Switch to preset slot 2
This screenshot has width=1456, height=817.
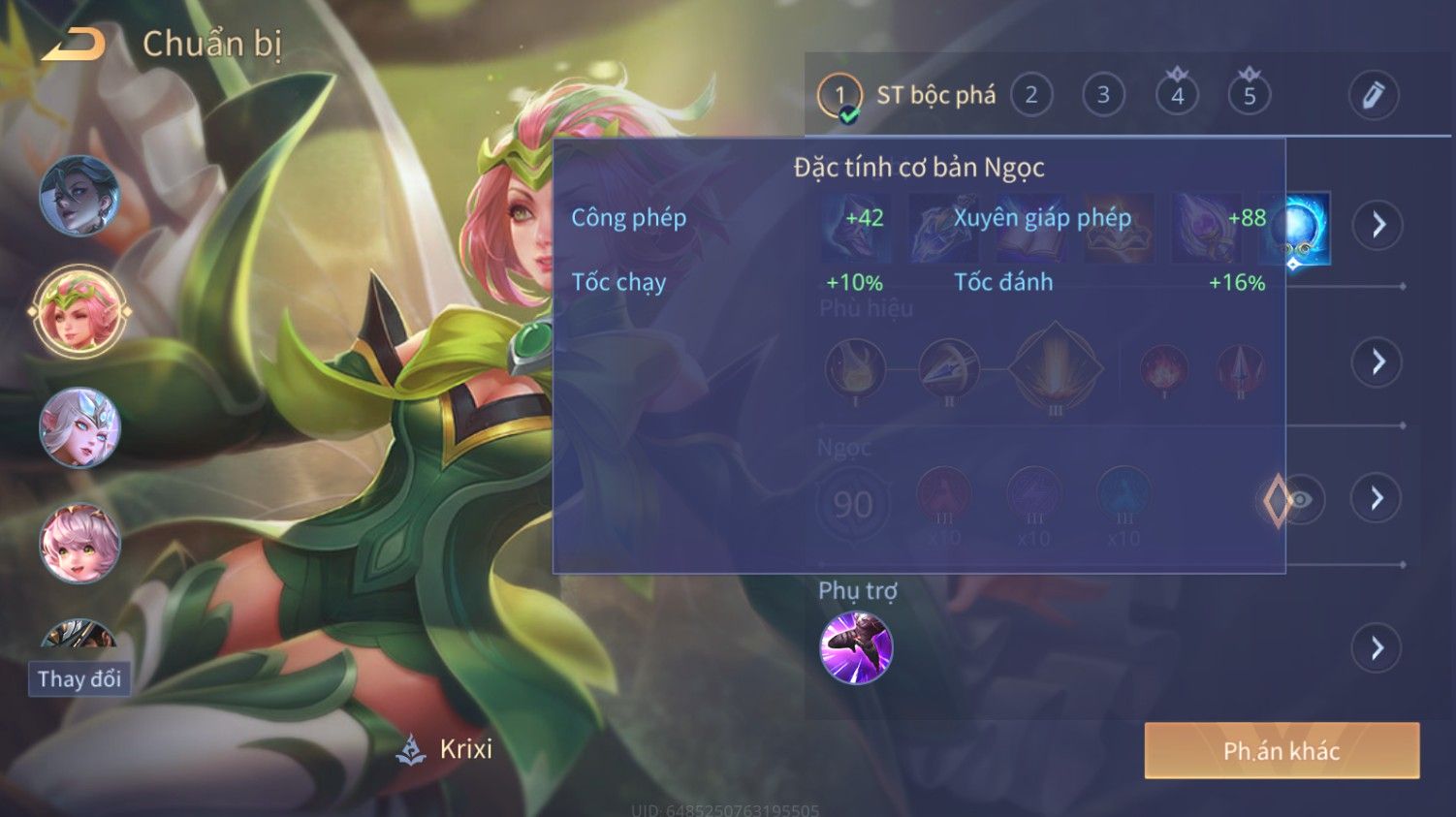pyautogui.click(x=1031, y=95)
